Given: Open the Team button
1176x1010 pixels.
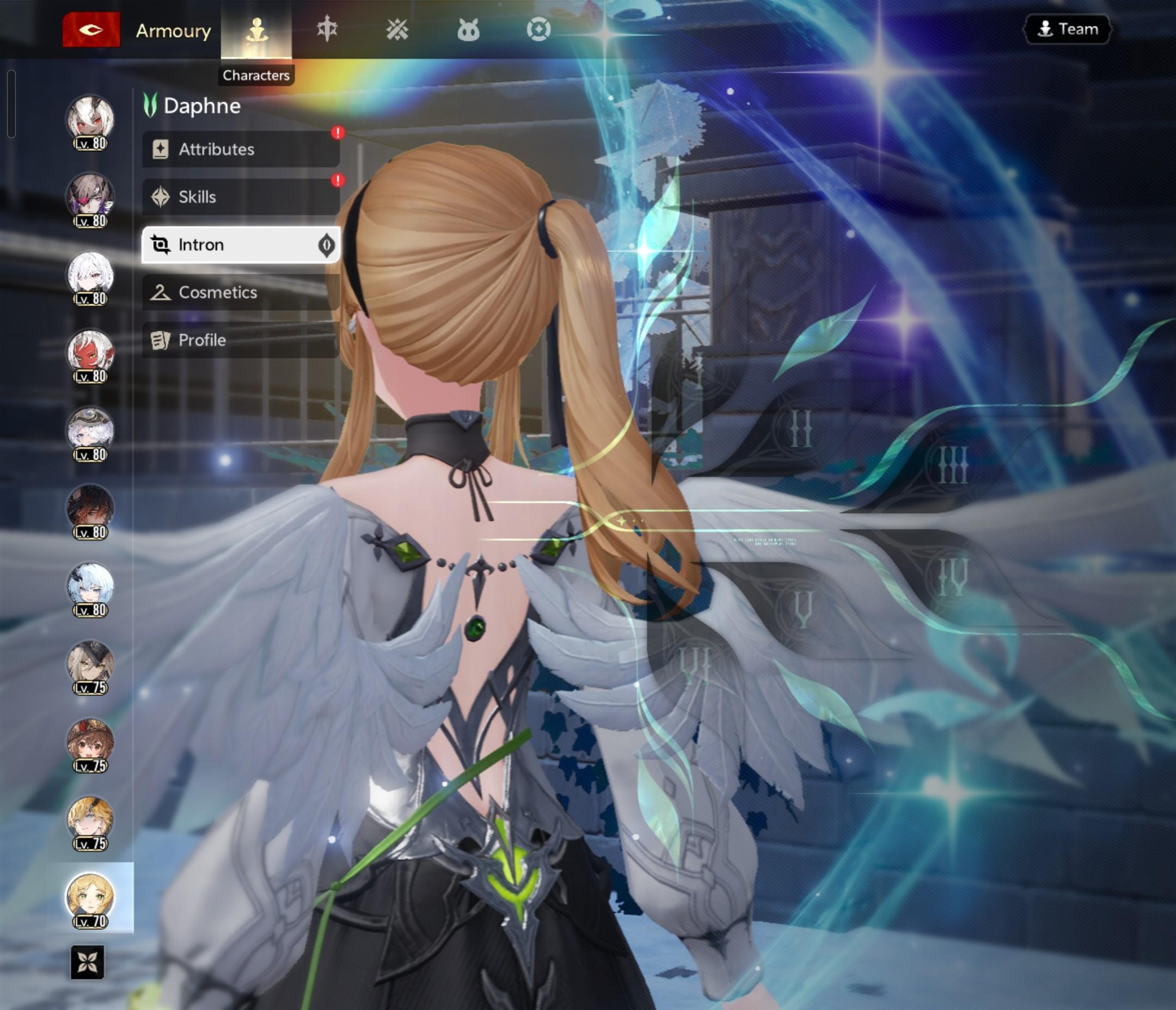Looking at the screenshot, I should click(x=1067, y=29).
